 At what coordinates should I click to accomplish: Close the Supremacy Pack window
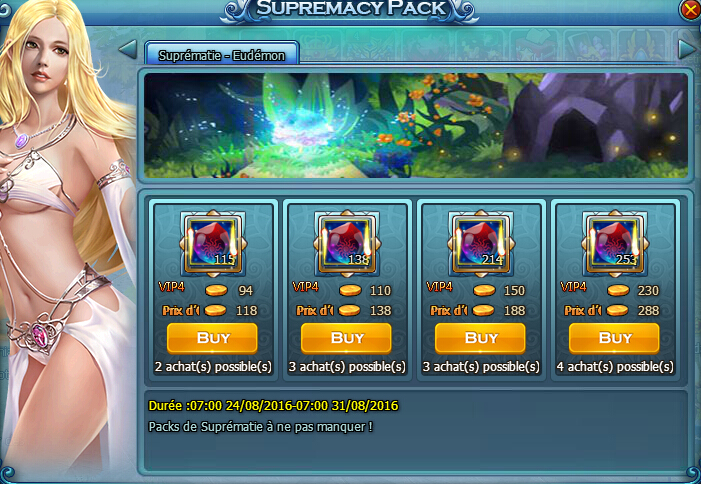(x=689, y=10)
